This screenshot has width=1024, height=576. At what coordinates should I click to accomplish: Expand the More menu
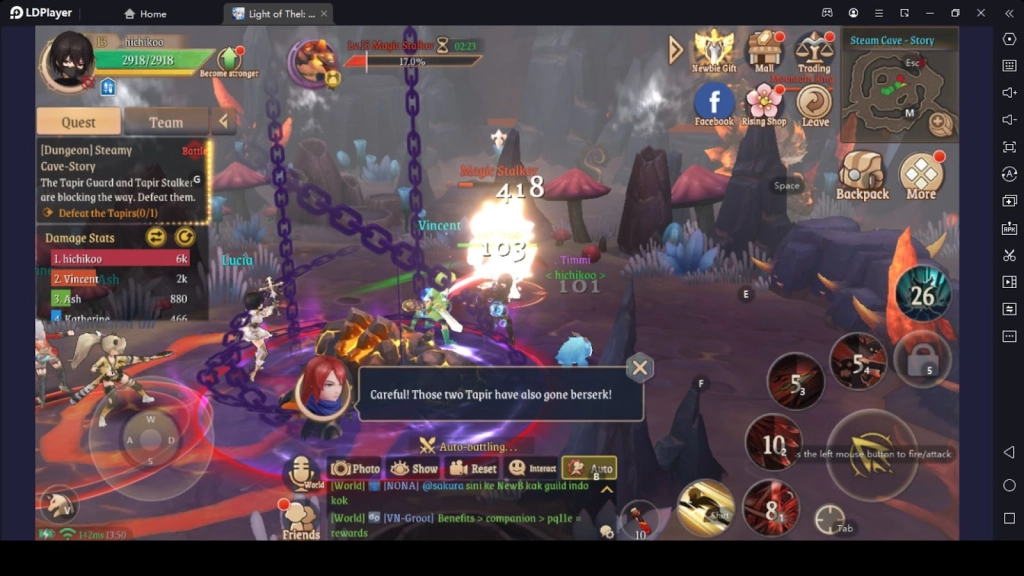921,176
